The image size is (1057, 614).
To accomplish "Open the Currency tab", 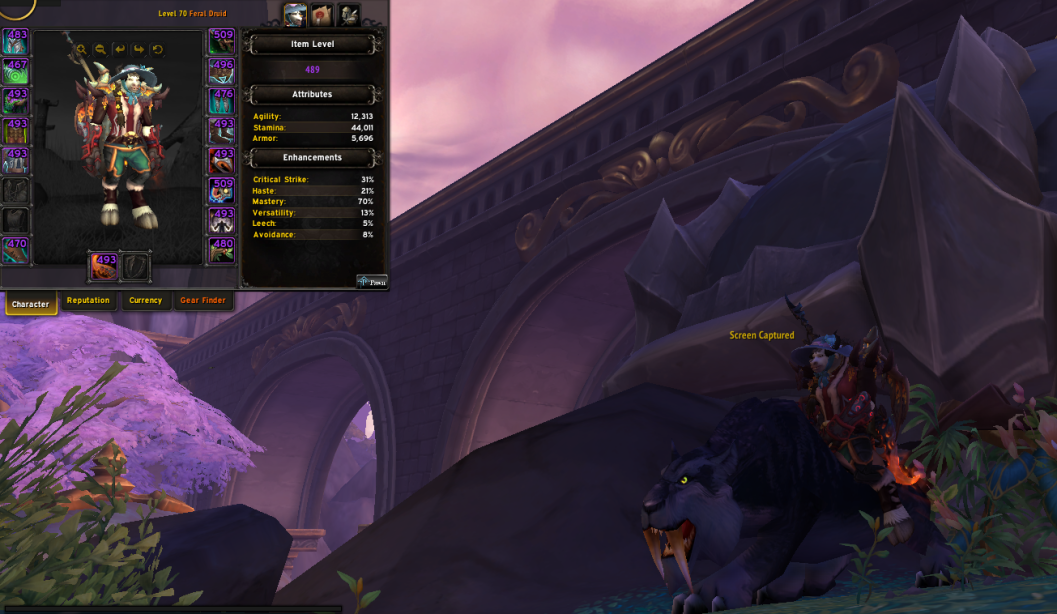I will [x=145, y=301].
